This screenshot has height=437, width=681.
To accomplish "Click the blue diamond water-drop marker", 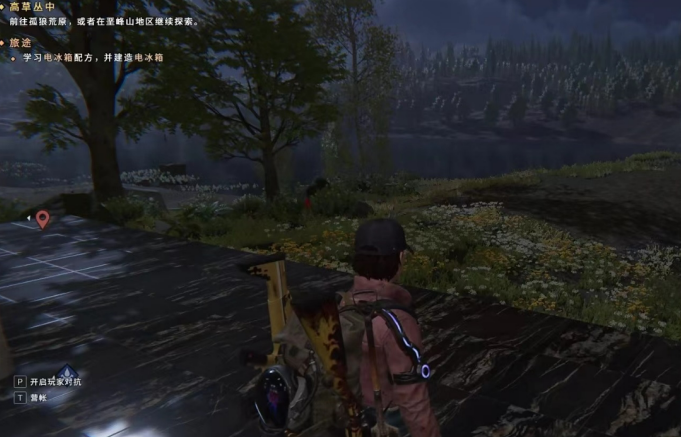I will click(x=67, y=371).
